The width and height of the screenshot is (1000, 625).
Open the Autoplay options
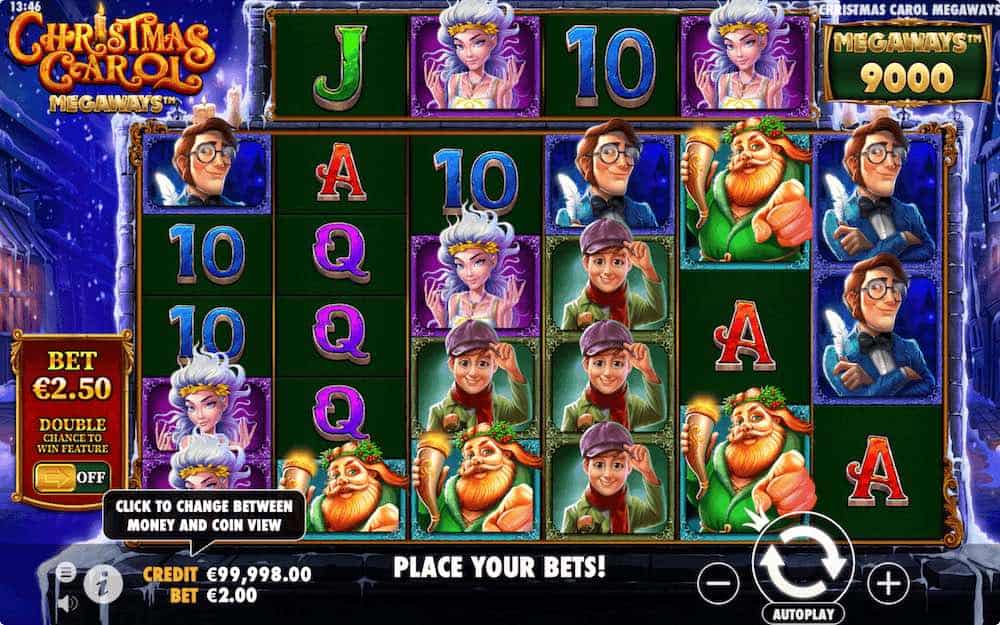coord(802,609)
